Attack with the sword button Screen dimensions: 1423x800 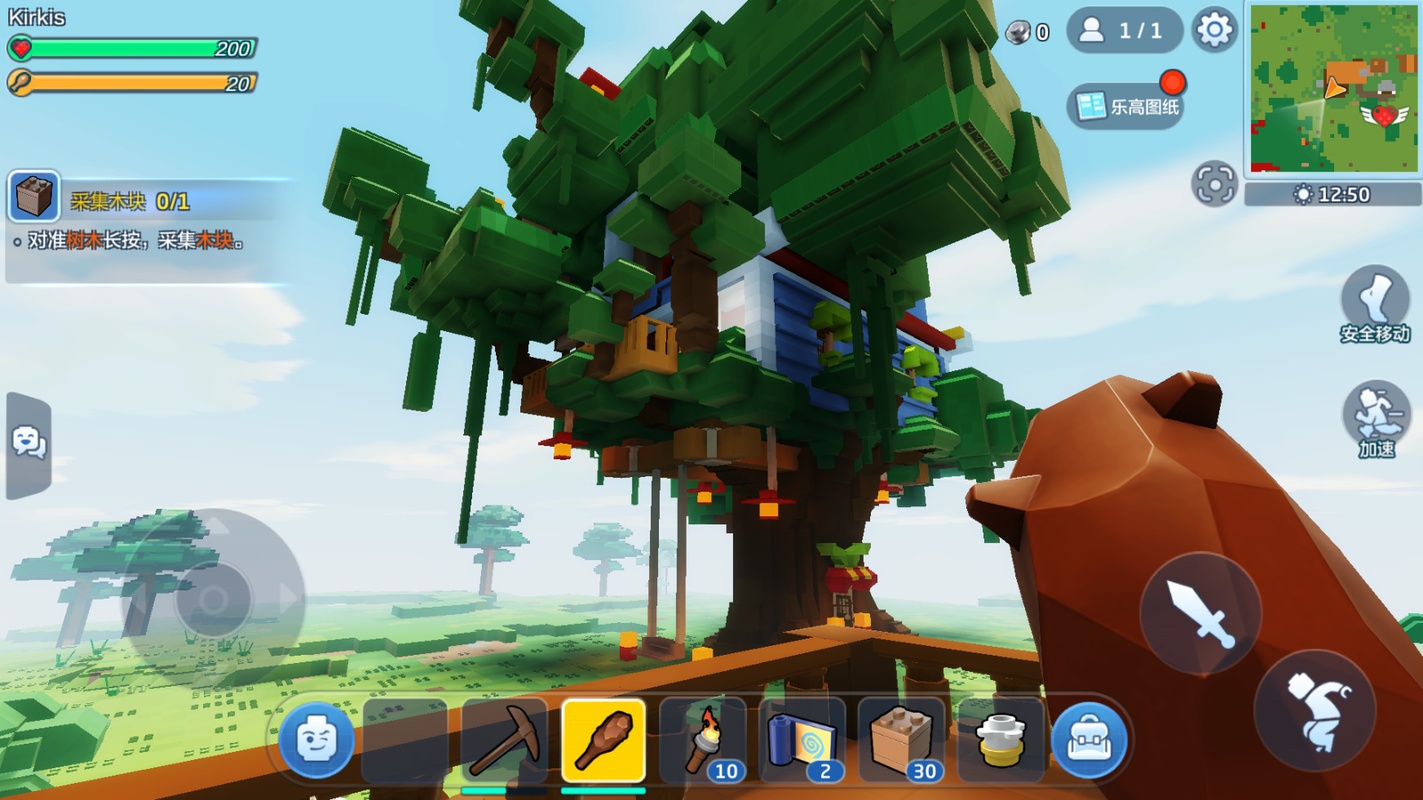coord(1200,613)
